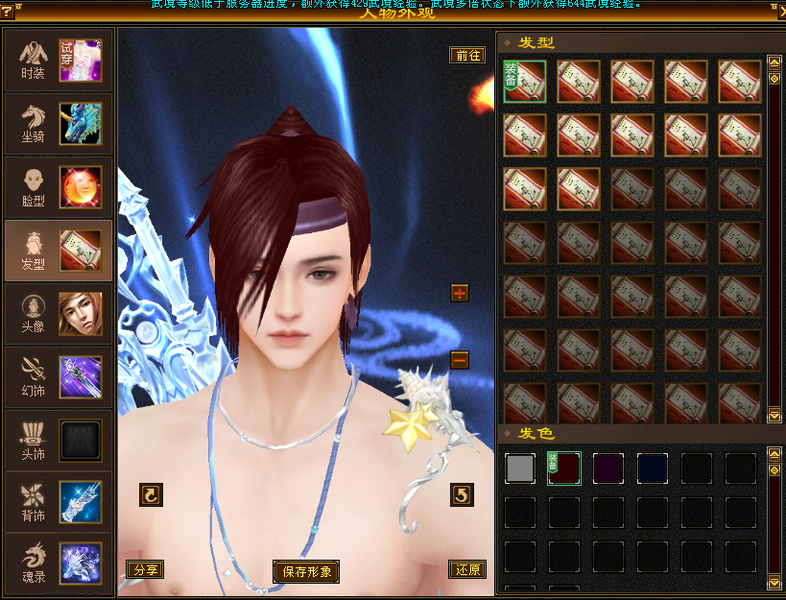Choose the dark purple hair color
Image resolution: width=786 pixels, height=600 pixels.
pos(608,468)
